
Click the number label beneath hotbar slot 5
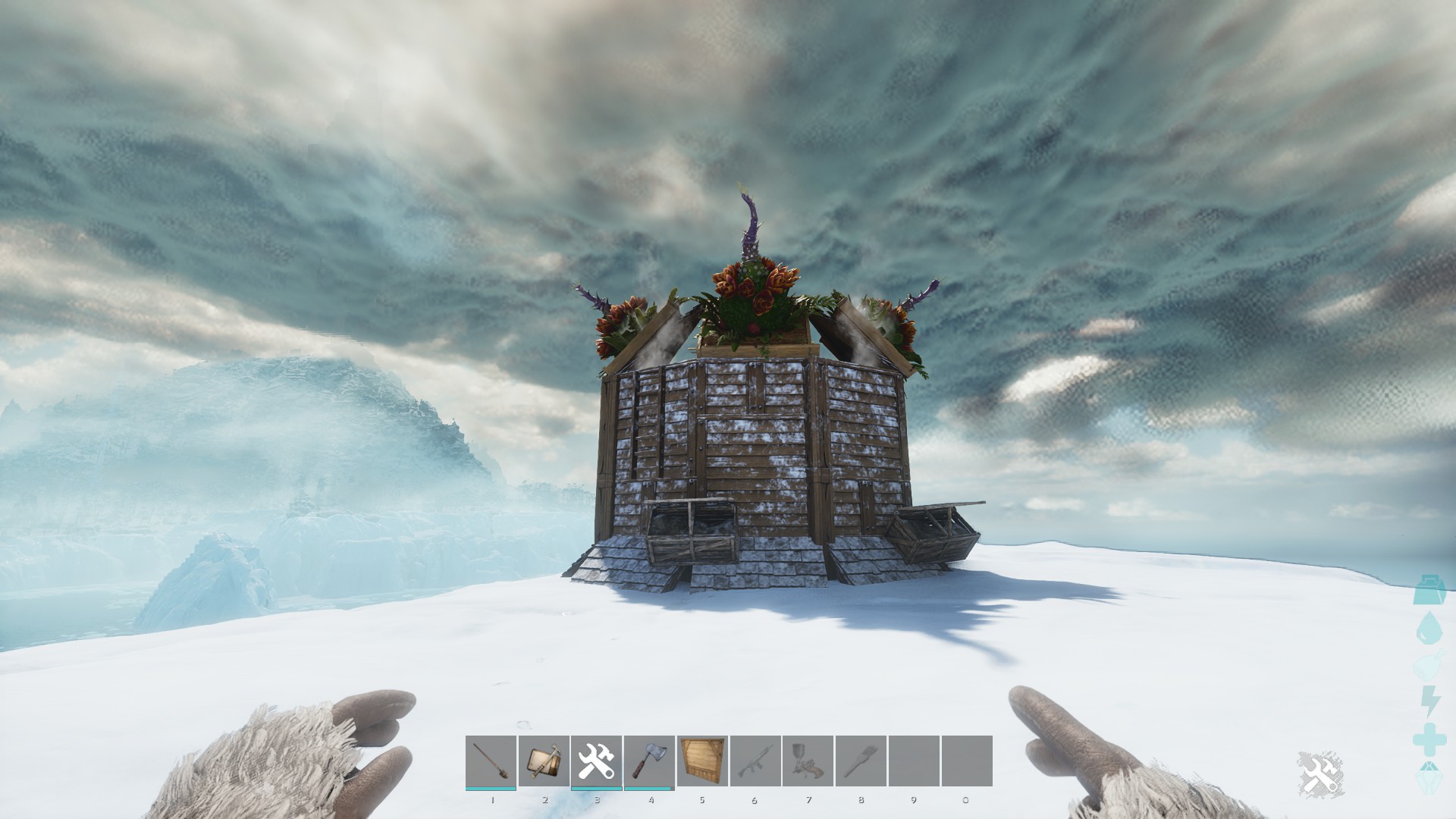point(702,800)
